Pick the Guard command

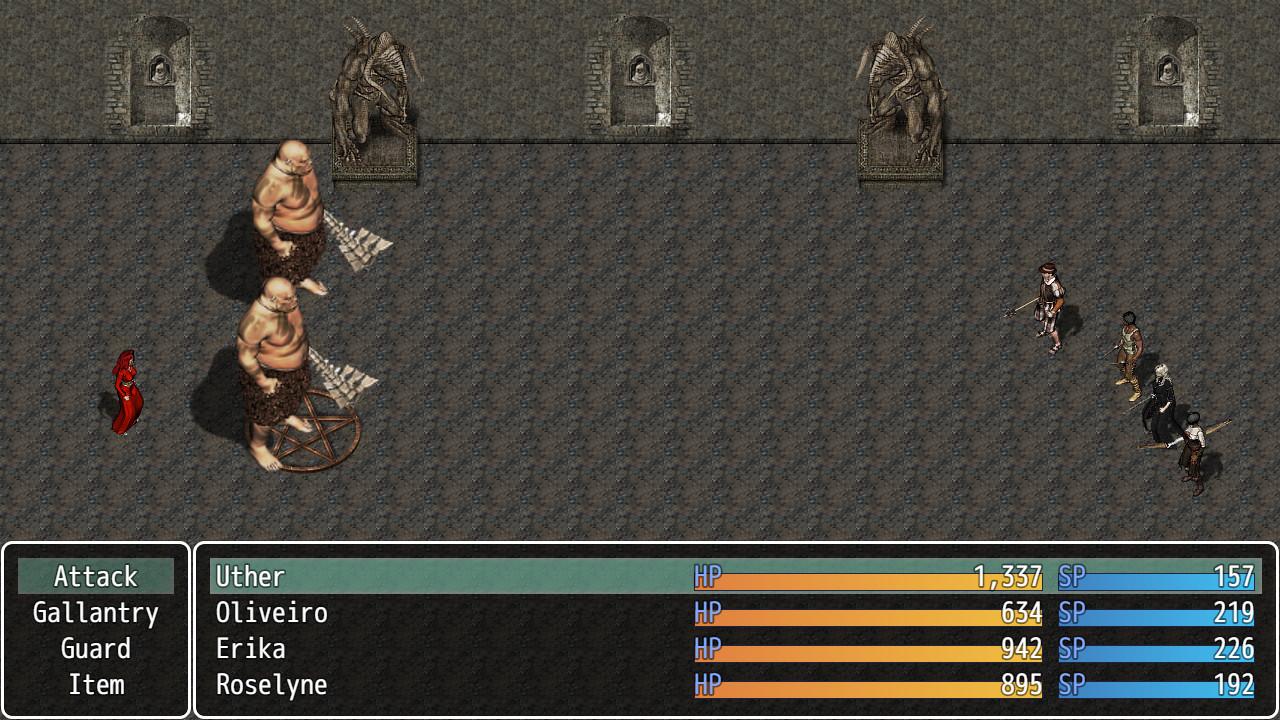click(96, 649)
